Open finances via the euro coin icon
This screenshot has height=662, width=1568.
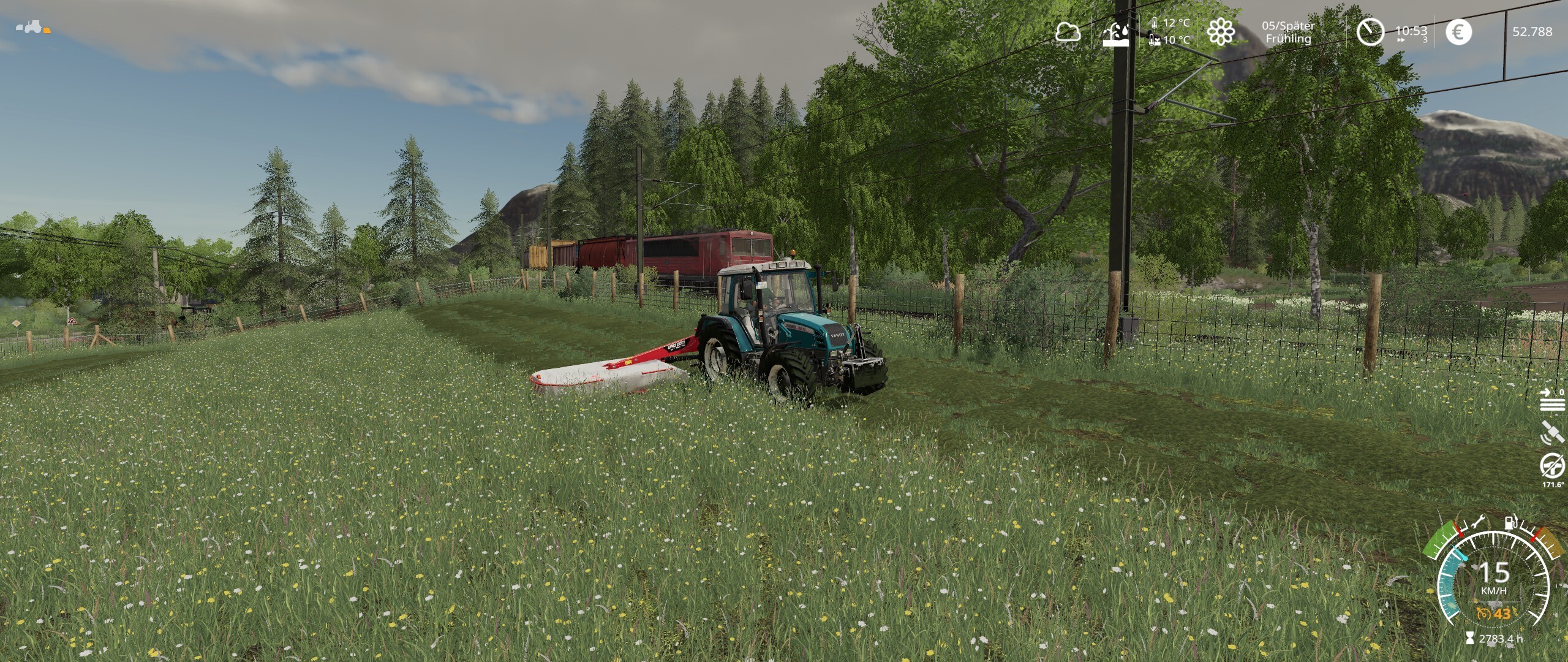[x=1458, y=32]
